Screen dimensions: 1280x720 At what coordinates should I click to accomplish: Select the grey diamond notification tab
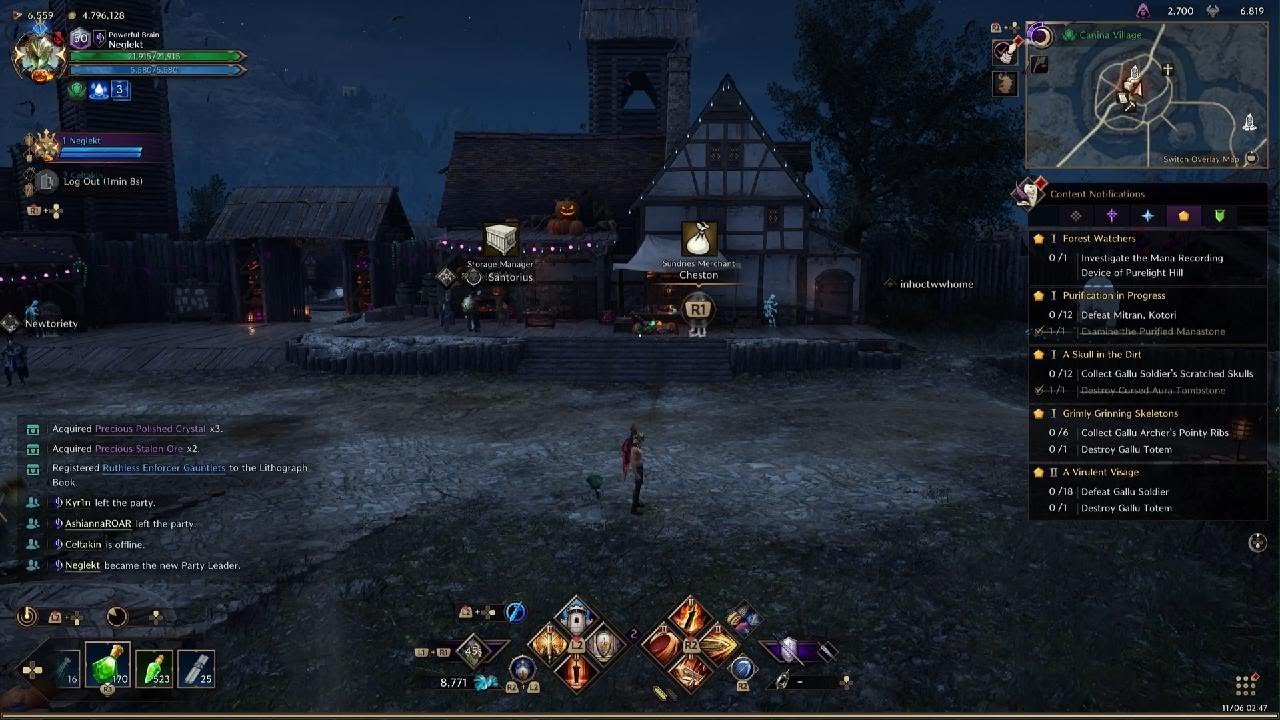pos(1076,216)
